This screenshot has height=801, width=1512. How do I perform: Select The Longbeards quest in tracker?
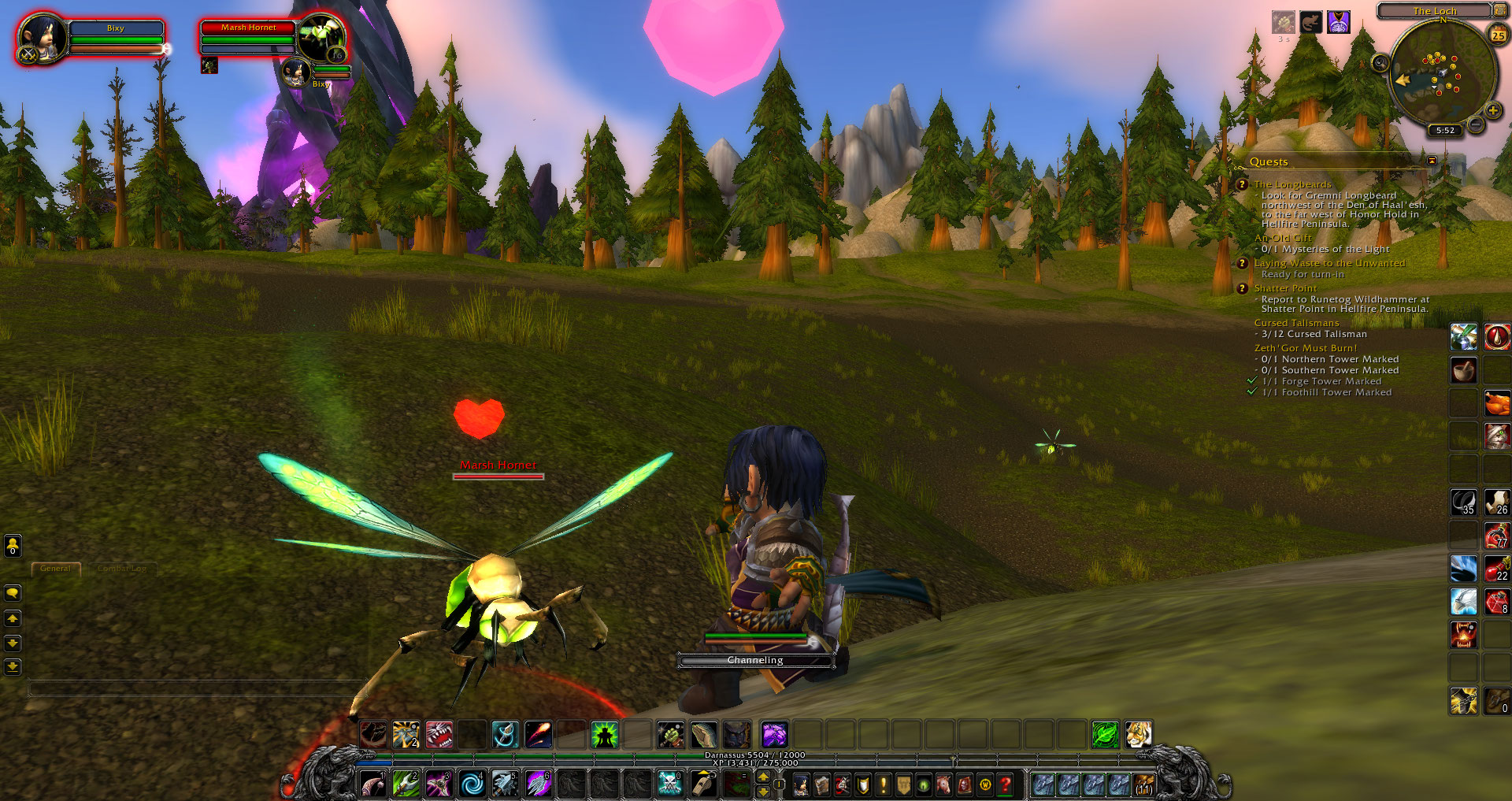point(1292,184)
